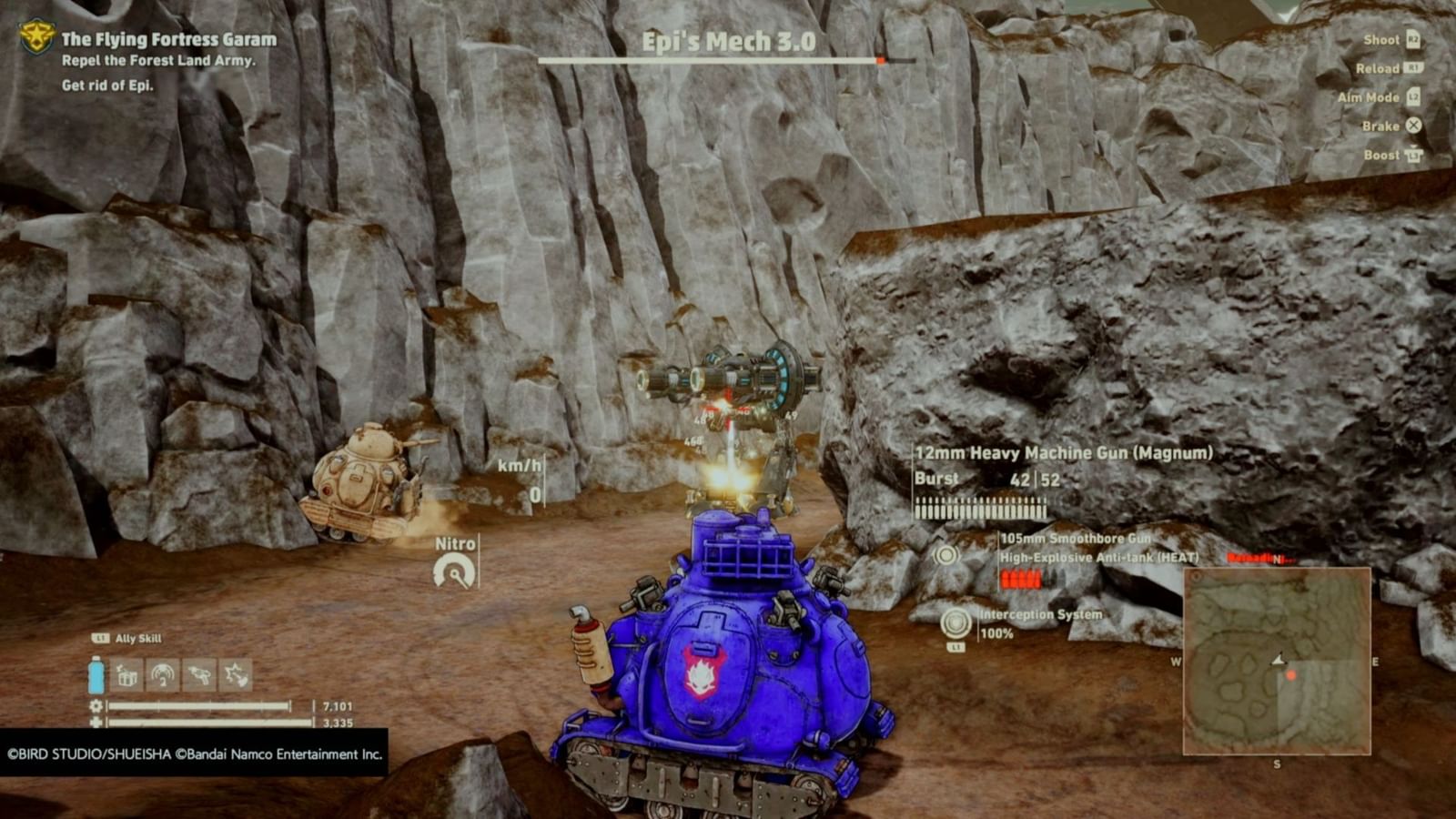Image resolution: width=1456 pixels, height=819 pixels.
Task: Select the radar pulse Ally Skill icon
Action: tap(163, 675)
